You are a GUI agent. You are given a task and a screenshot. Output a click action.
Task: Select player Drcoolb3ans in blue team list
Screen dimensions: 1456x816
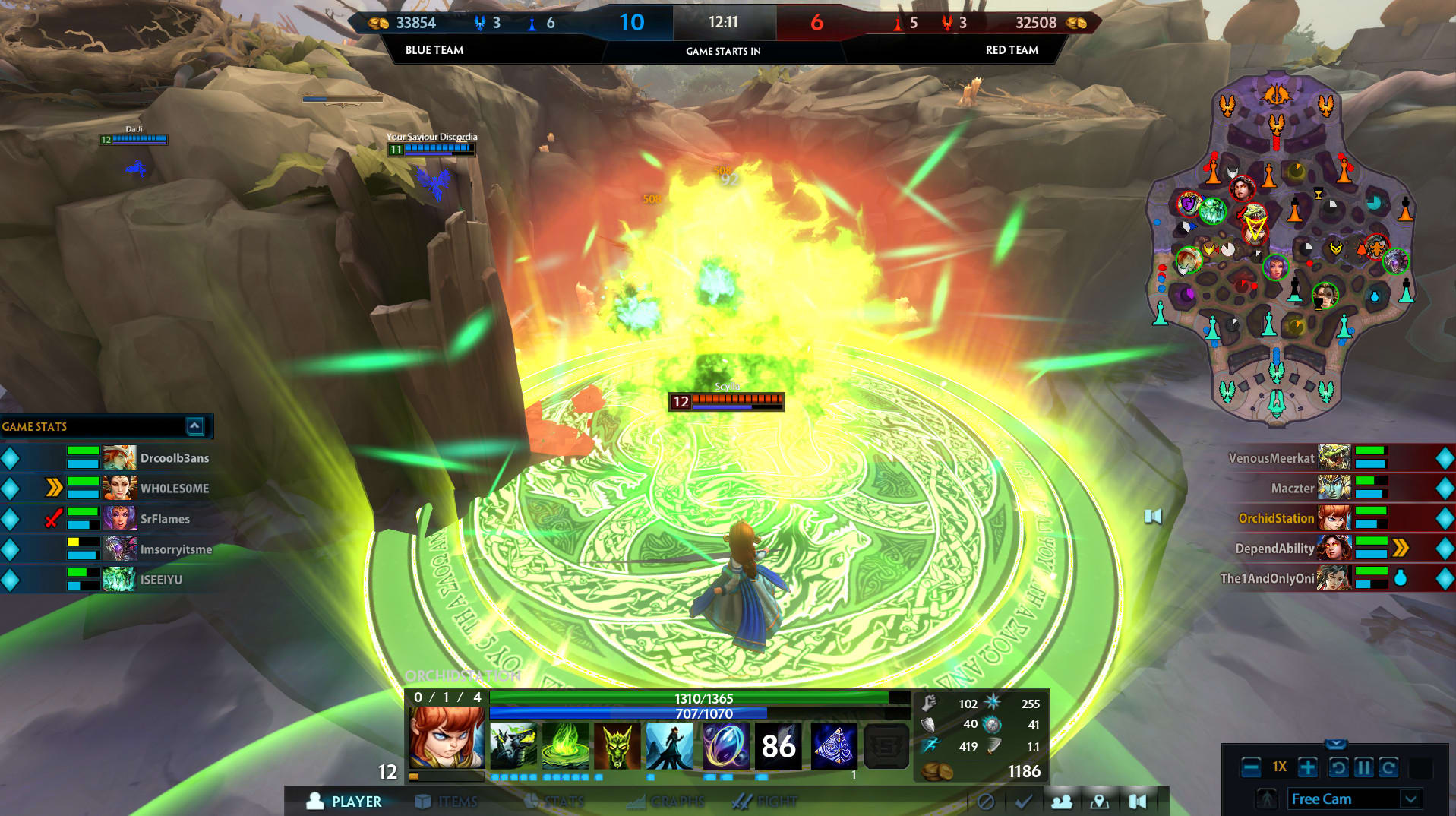click(x=174, y=458)
